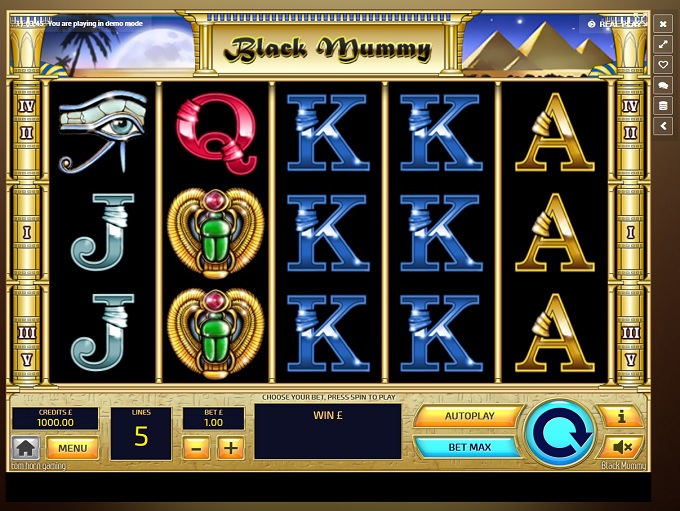
Task: Go to the lobby via the home icon
Action: [25, 448]
